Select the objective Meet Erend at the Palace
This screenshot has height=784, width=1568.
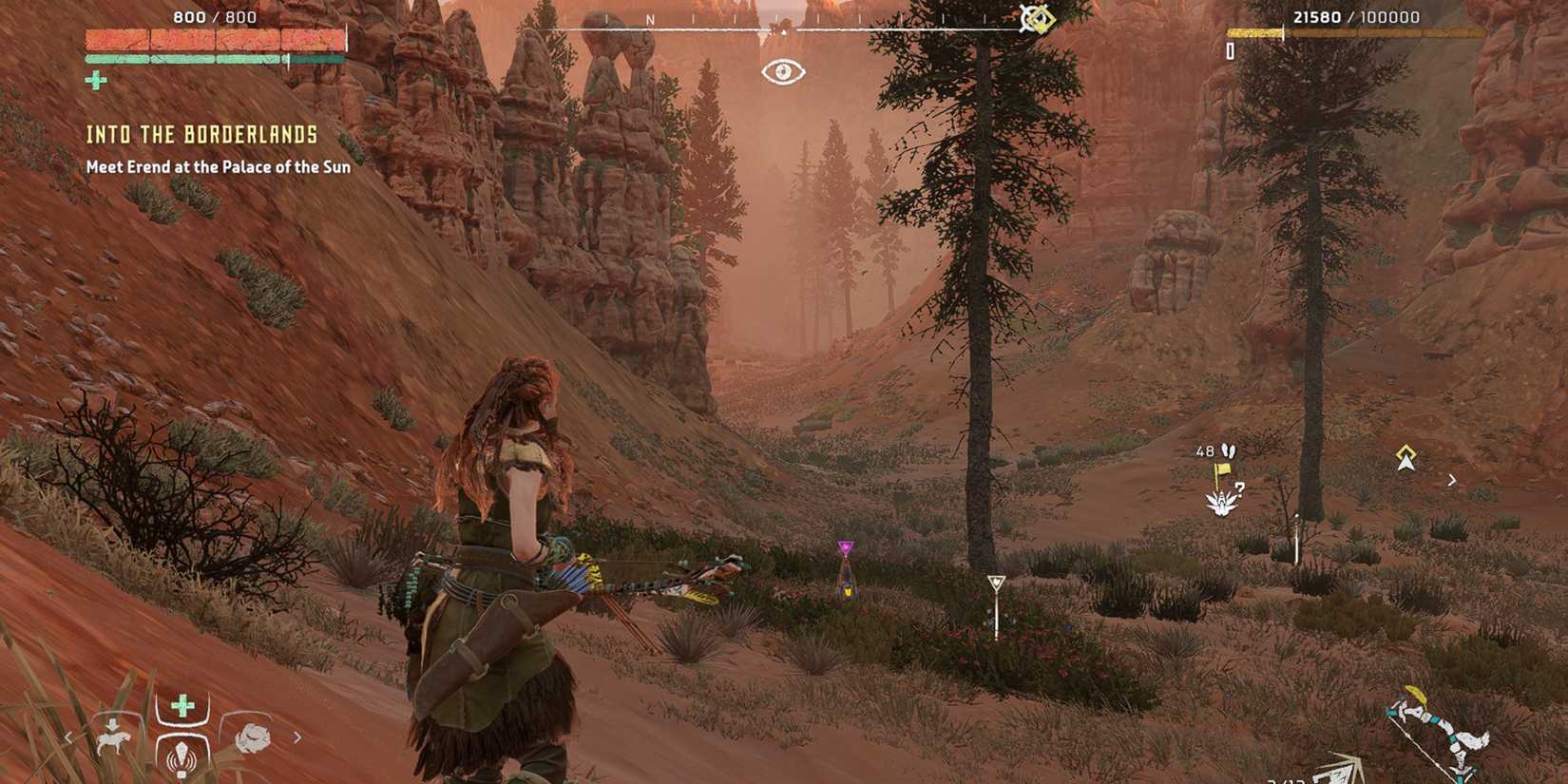(219, 166)
